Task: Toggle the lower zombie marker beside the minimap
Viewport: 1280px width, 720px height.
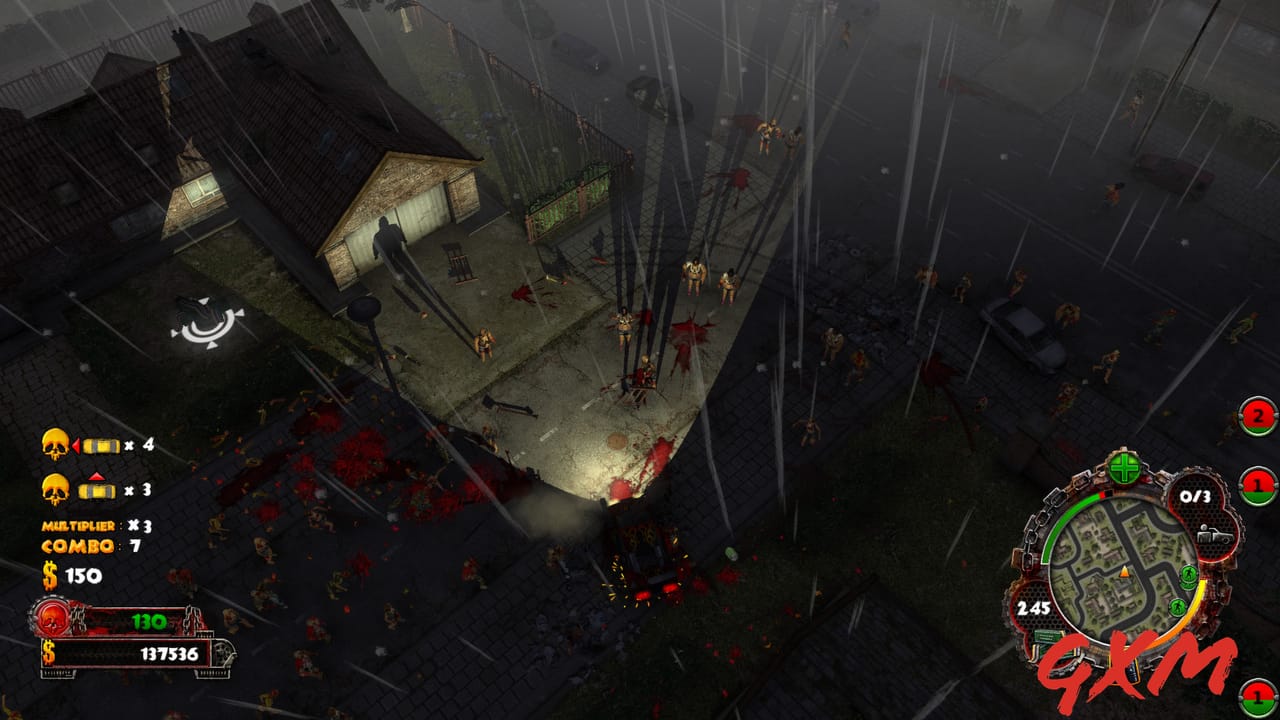Action: pyautogui.click(x=1178, y=606)
